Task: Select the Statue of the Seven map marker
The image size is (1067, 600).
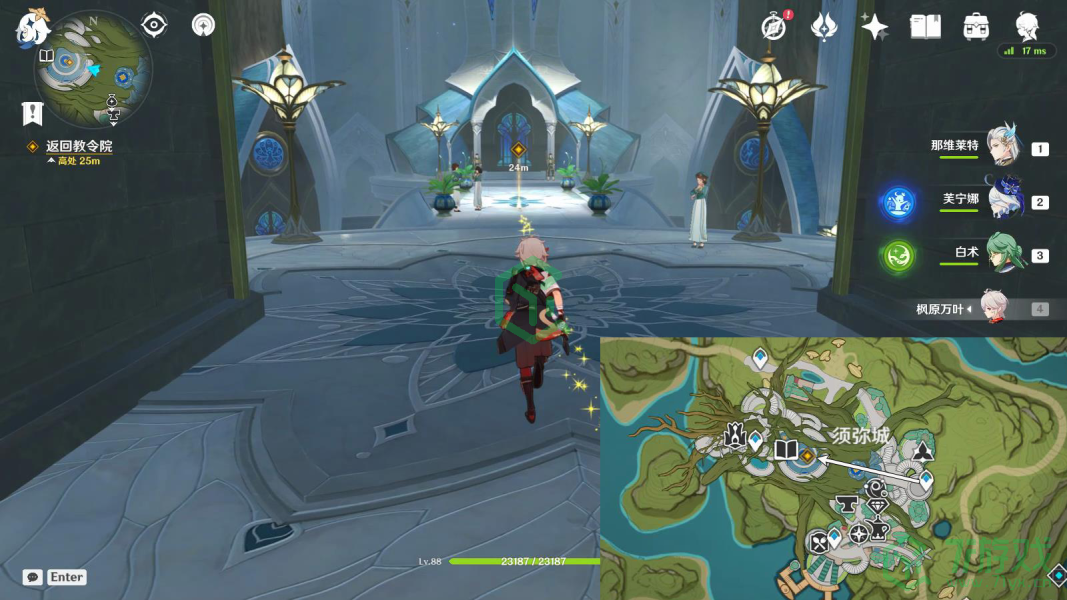Action: (x=735, y=437)
